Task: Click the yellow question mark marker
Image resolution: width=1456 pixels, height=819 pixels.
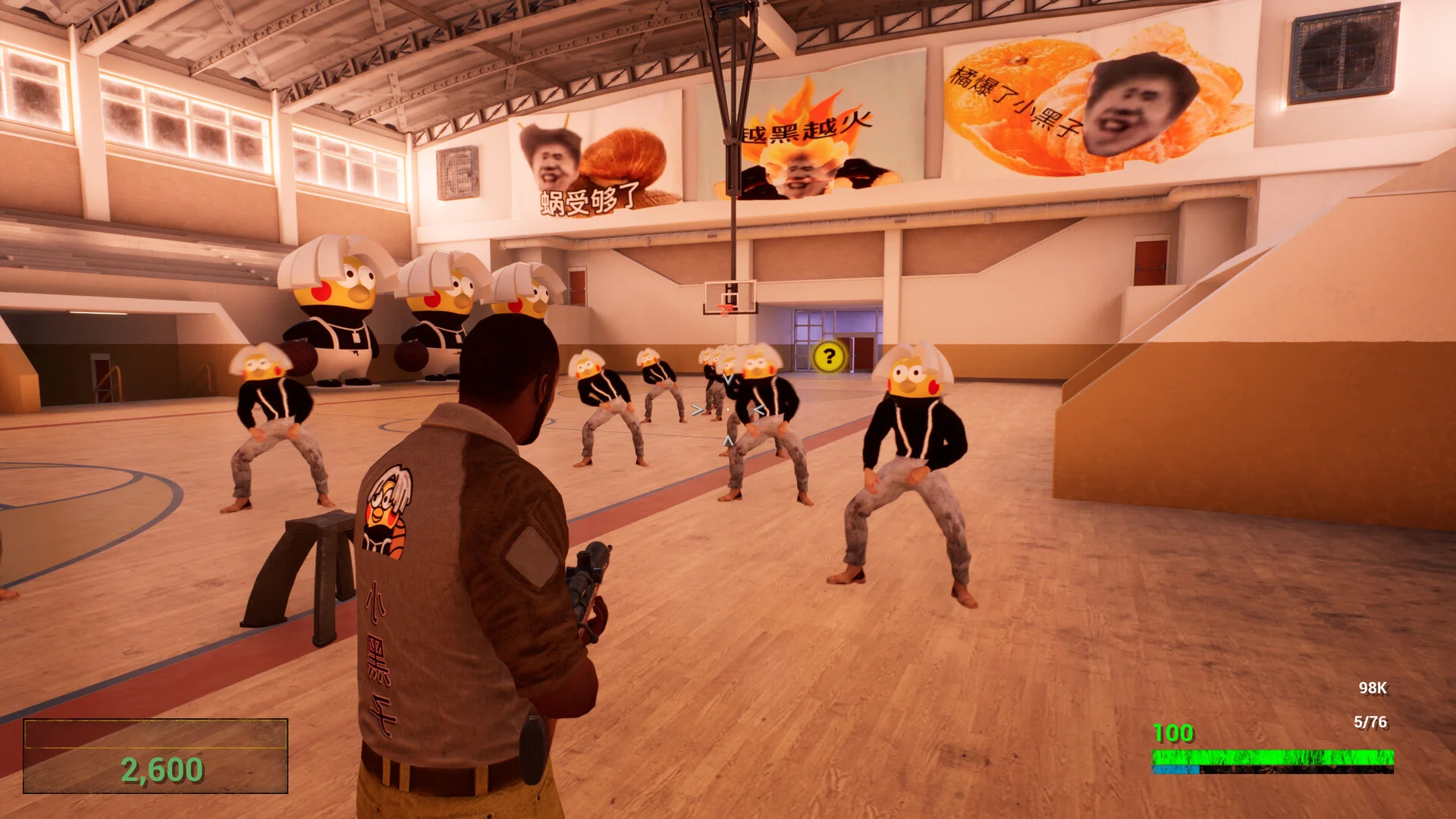Action: 829,356
